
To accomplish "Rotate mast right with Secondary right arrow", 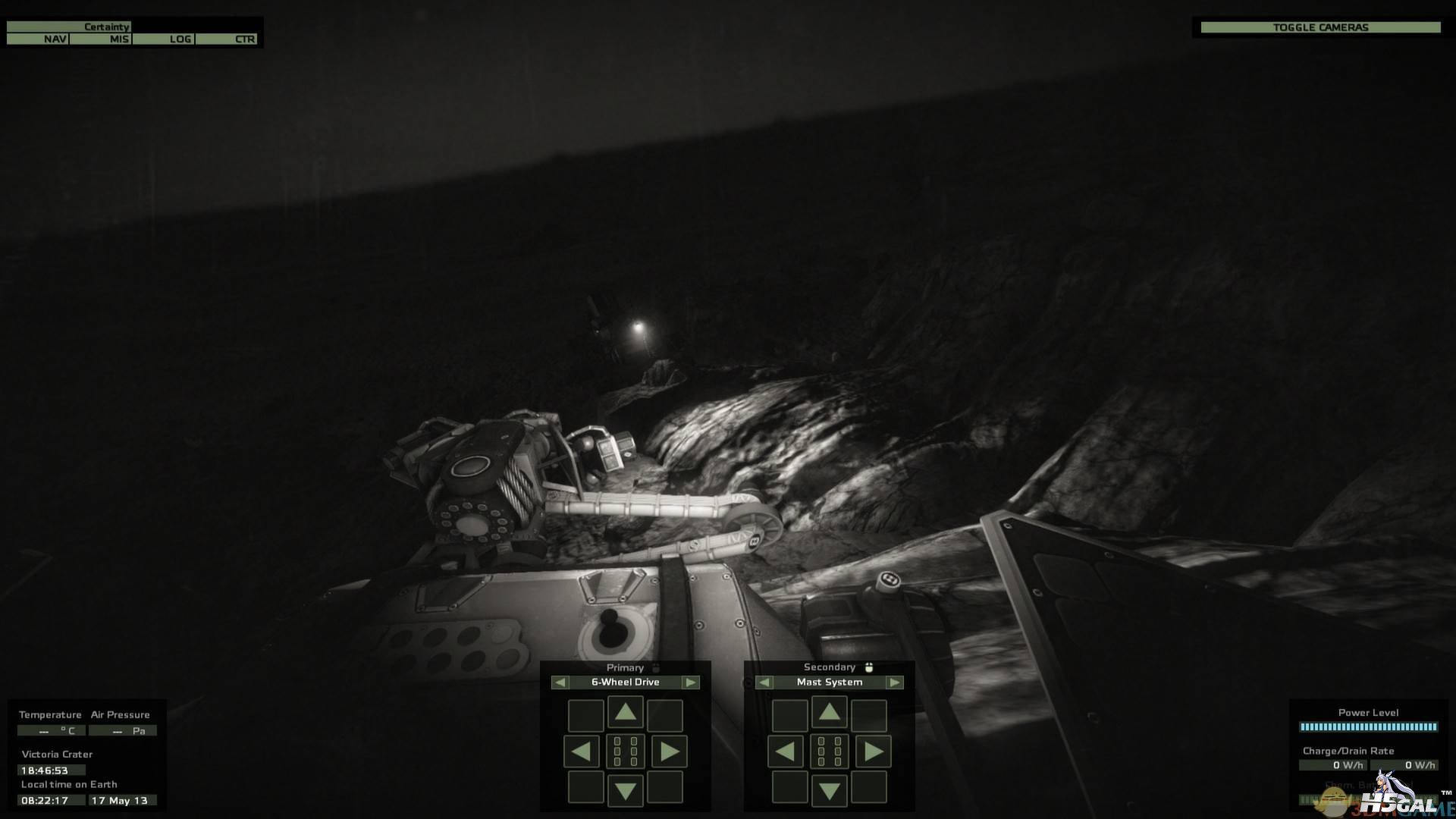I will (x=873, y=752).
